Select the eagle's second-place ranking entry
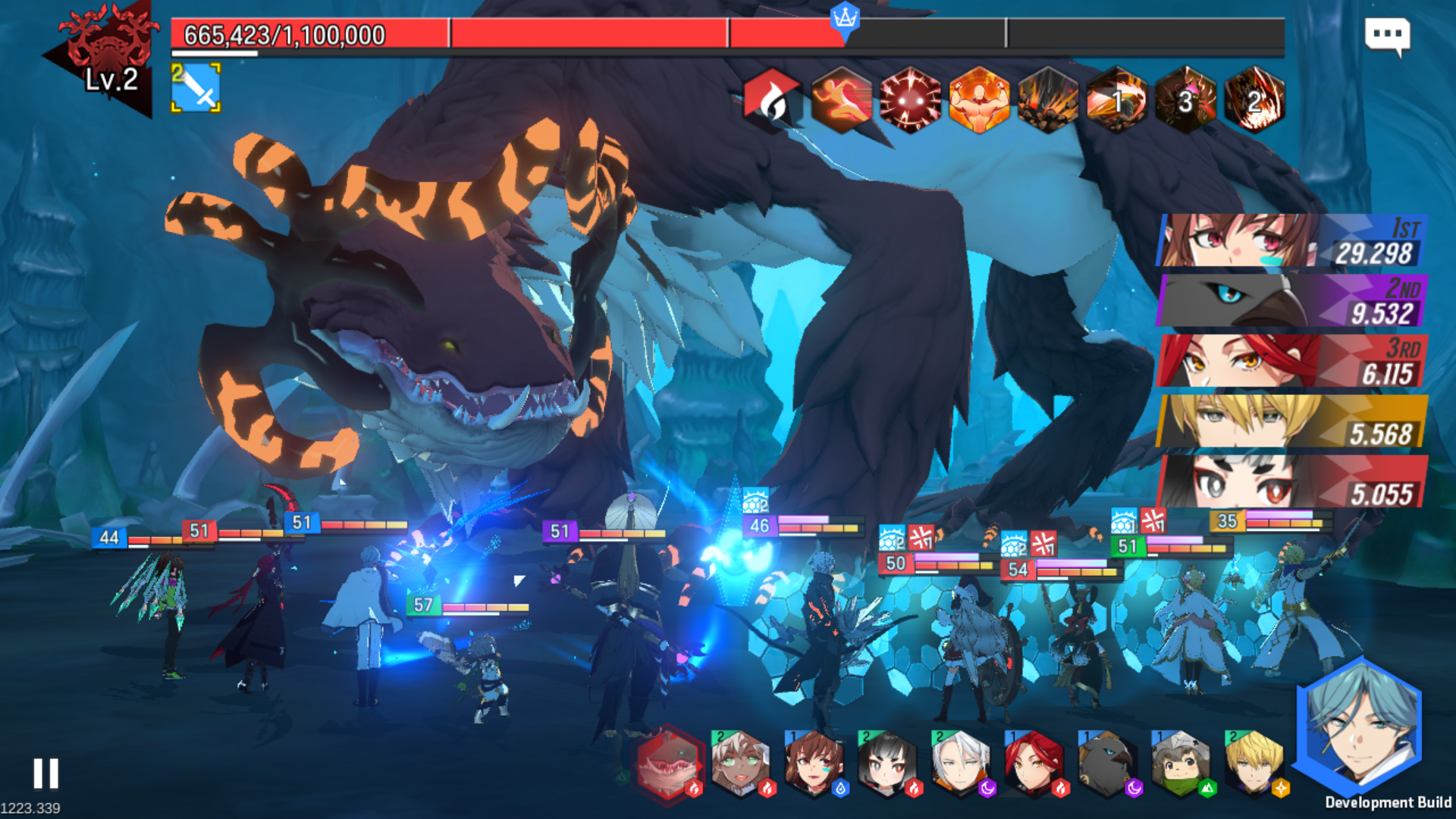Viewport: 1456px width, 819px height. (1292, 301)
